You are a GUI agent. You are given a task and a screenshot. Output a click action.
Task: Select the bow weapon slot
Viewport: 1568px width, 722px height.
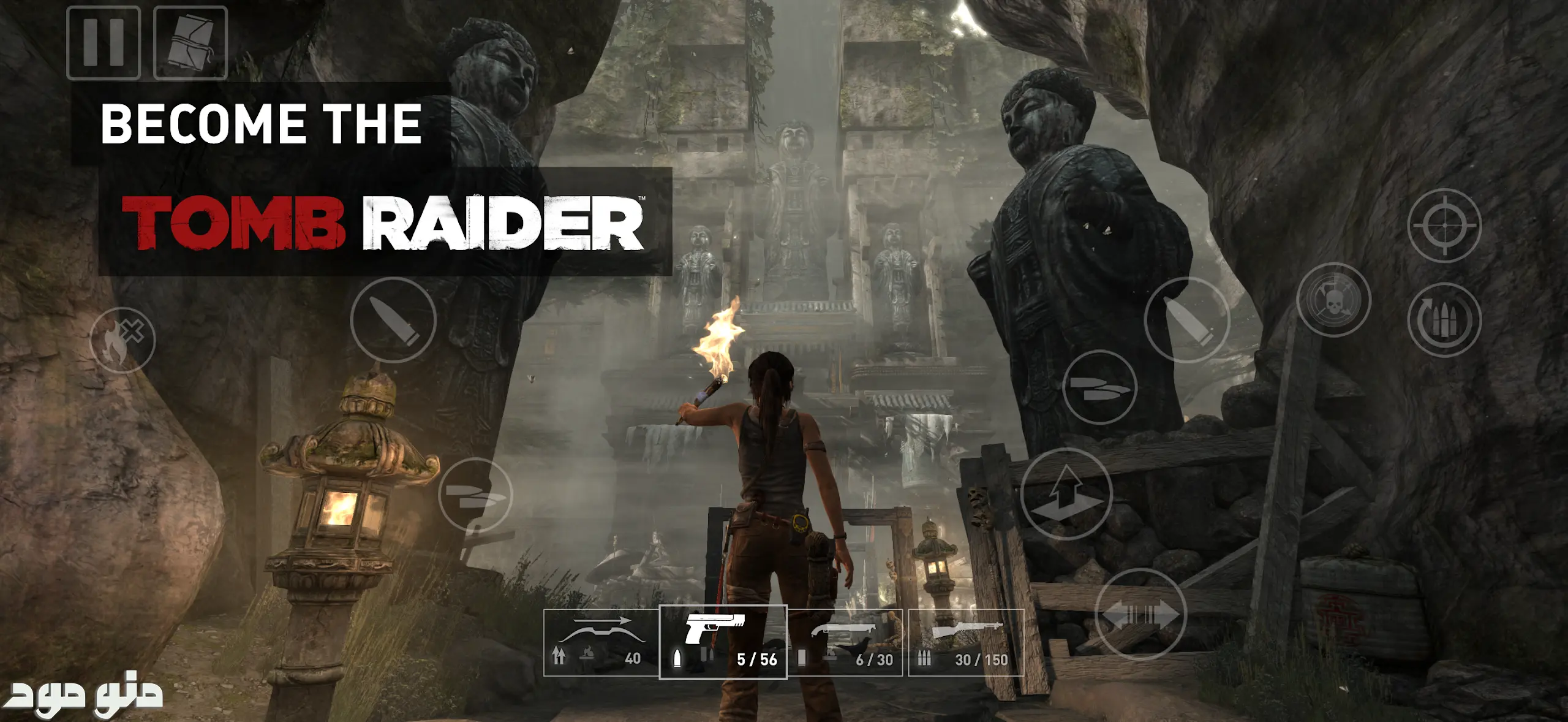pos(601,642)
